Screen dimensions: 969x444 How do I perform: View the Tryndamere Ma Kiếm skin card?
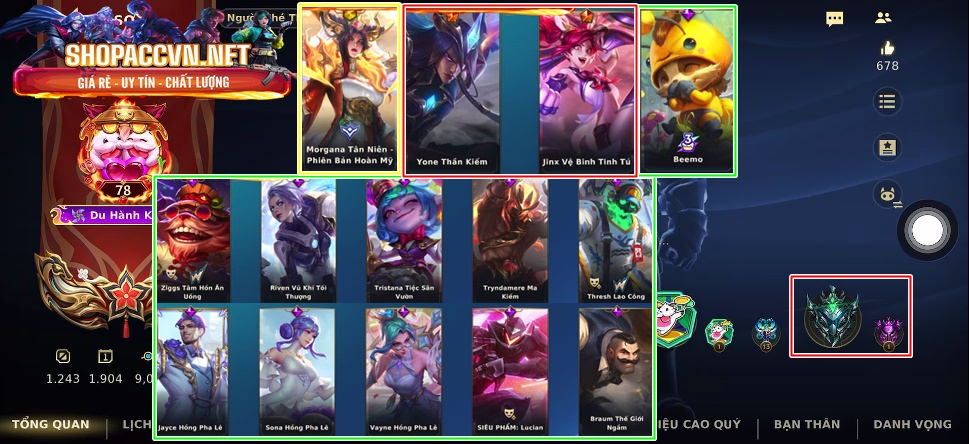[x=510, y=240]
